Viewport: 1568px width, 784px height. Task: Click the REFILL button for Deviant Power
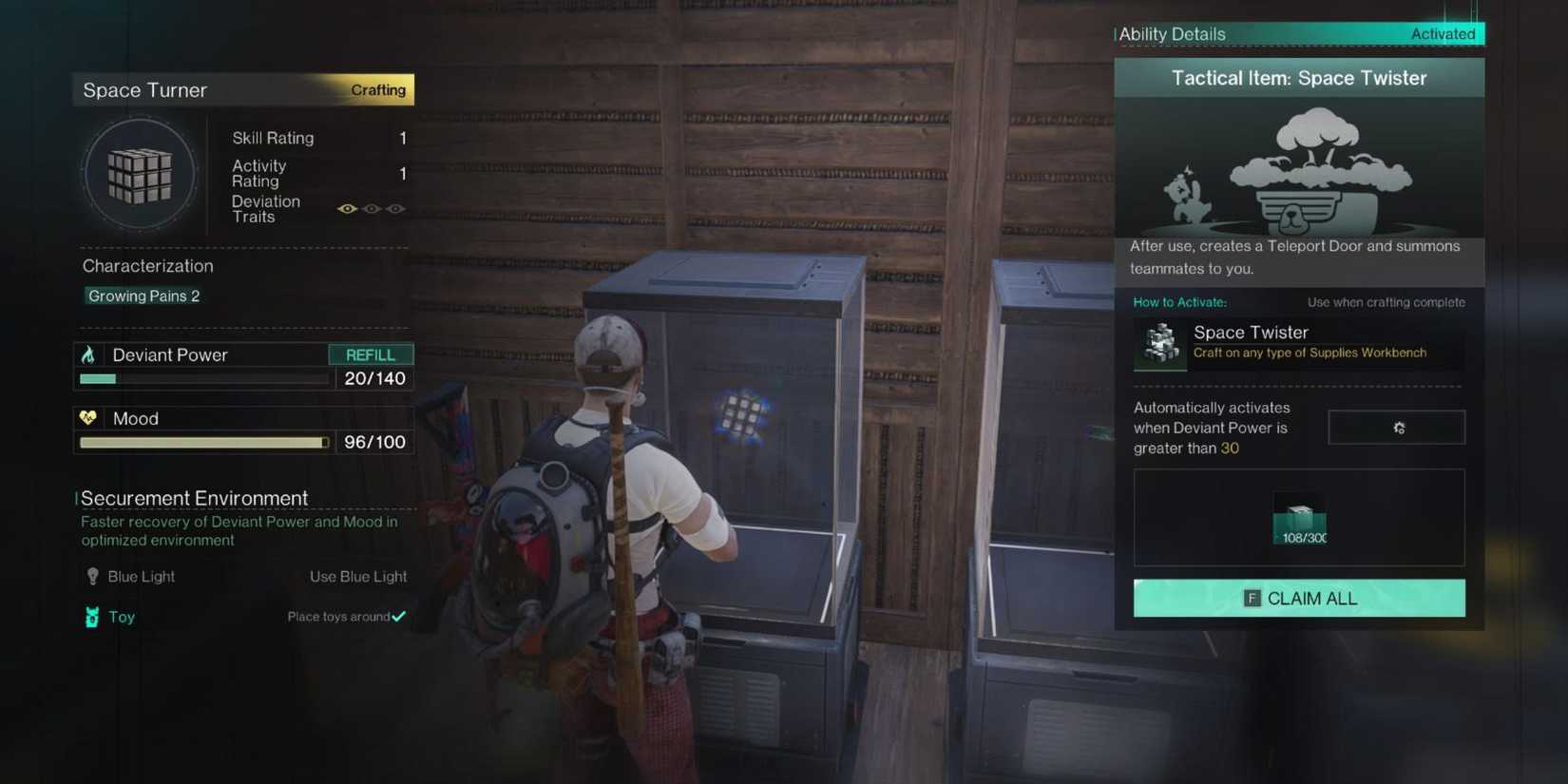pos(371,354)
